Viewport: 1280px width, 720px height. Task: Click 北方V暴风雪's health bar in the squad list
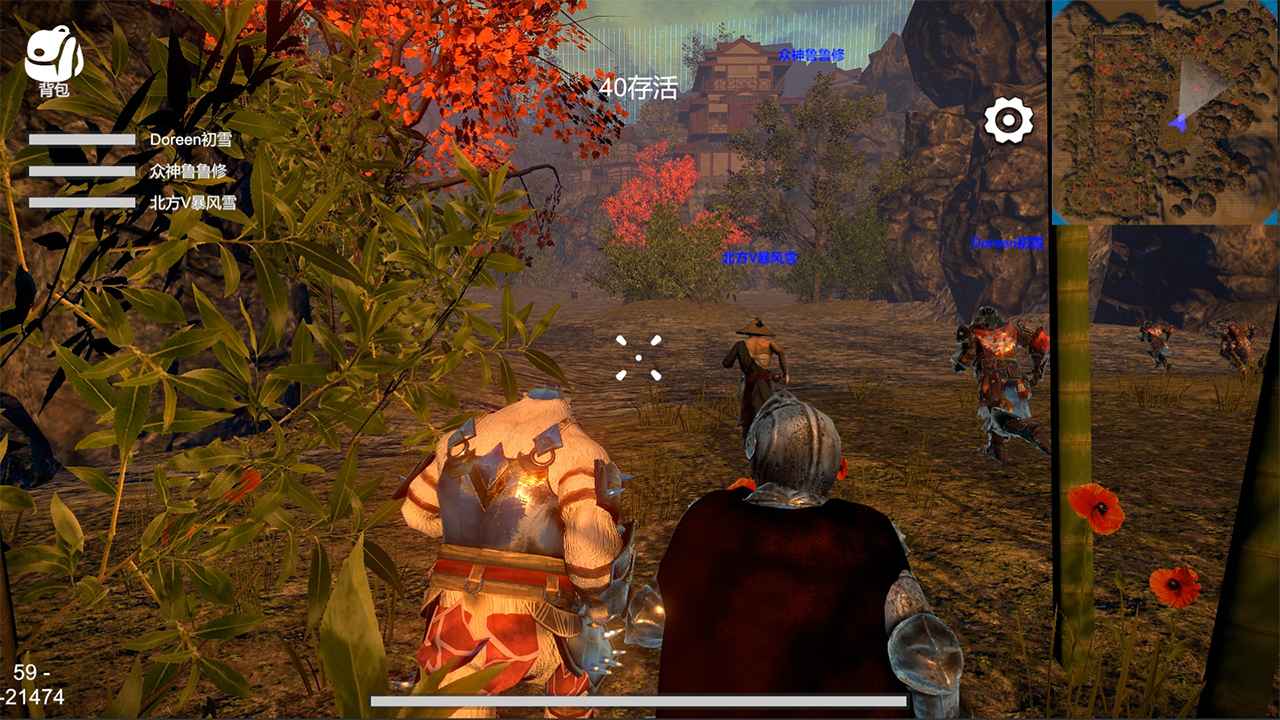[x=80, y=203]
